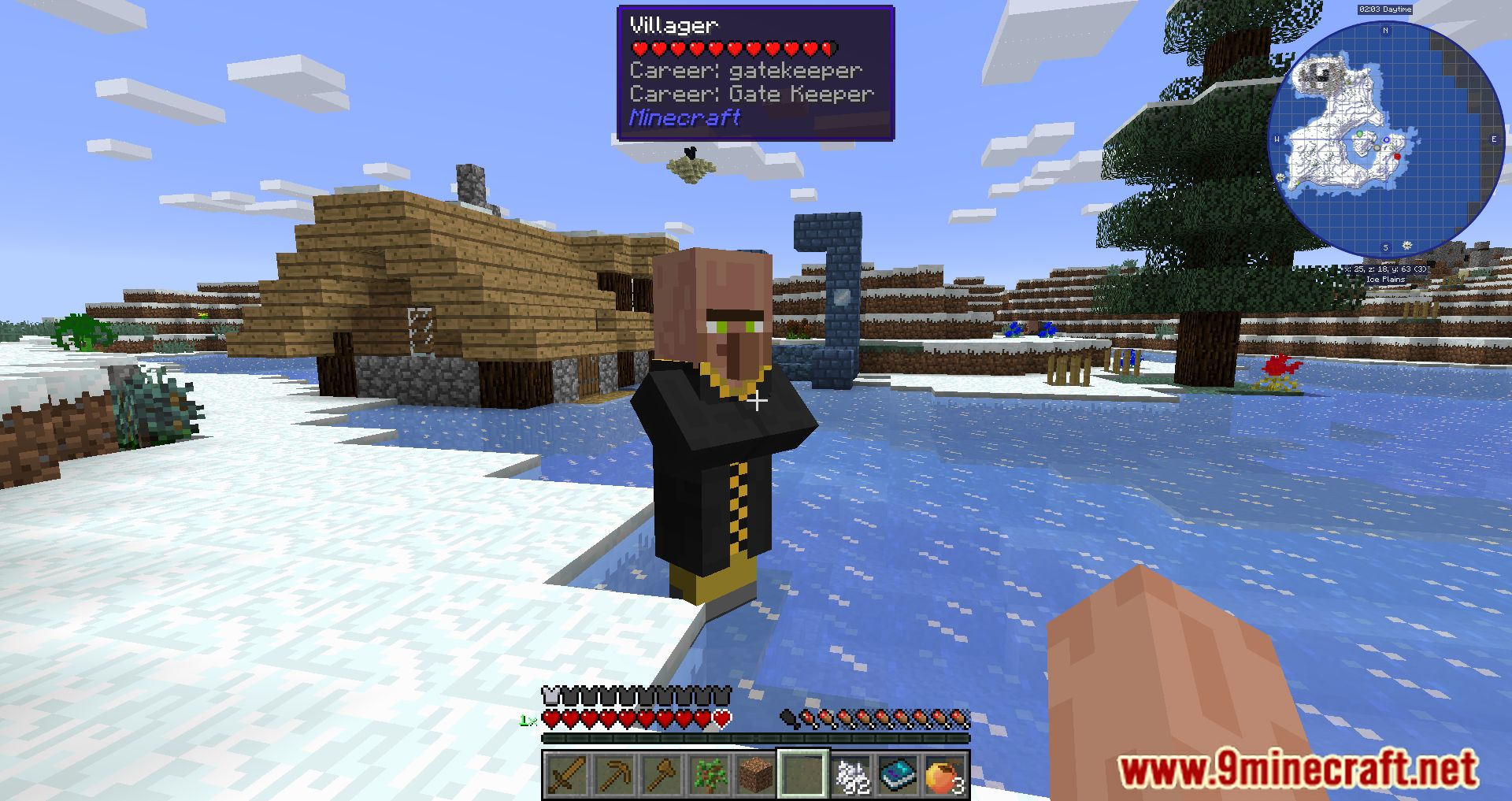This screenshot has height=801, width=1512.
Task: Toggle the red waypoint marker on the minimap
Action: click(x=1398, y=156)
